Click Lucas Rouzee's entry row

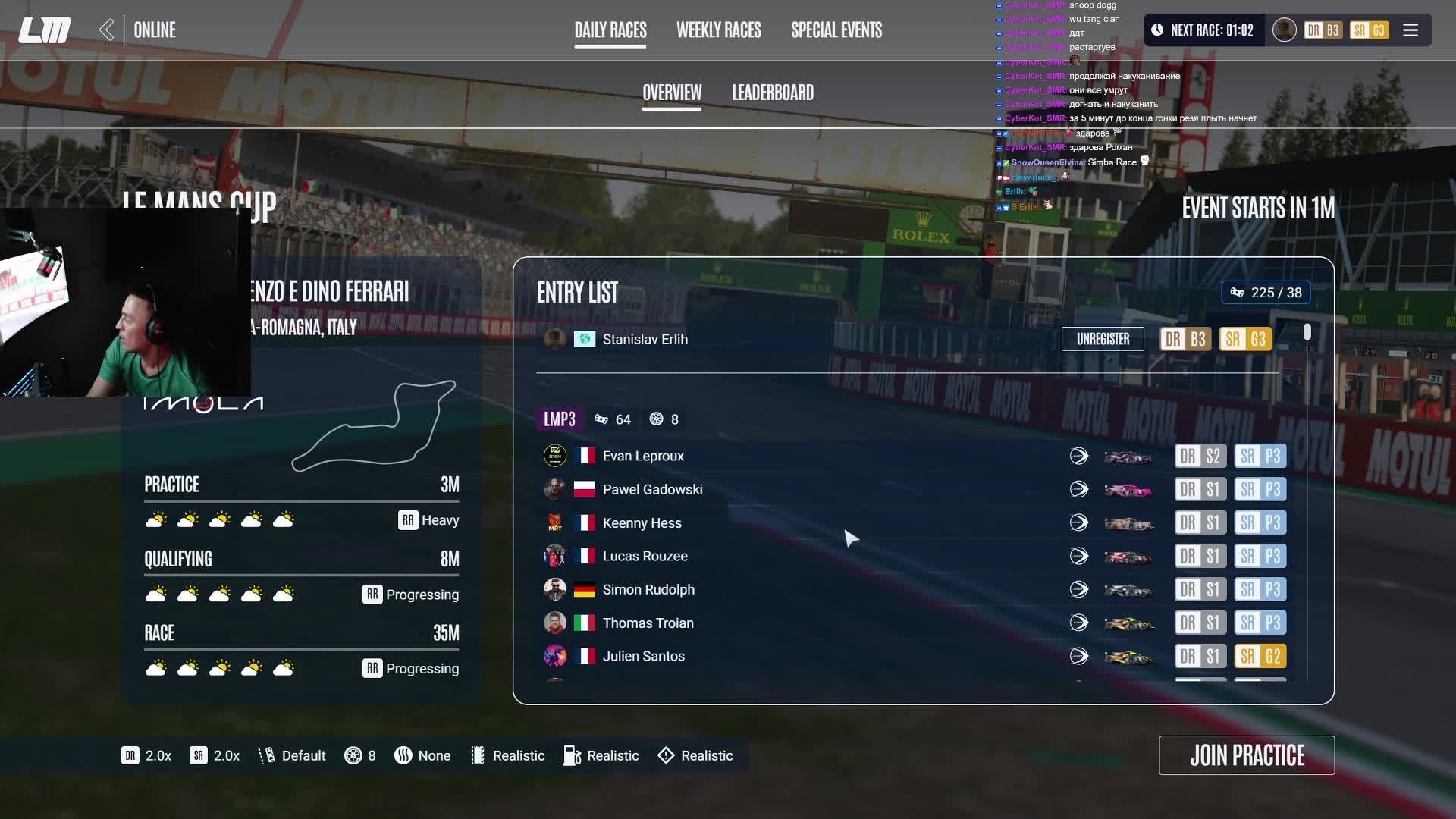(645, 556)
